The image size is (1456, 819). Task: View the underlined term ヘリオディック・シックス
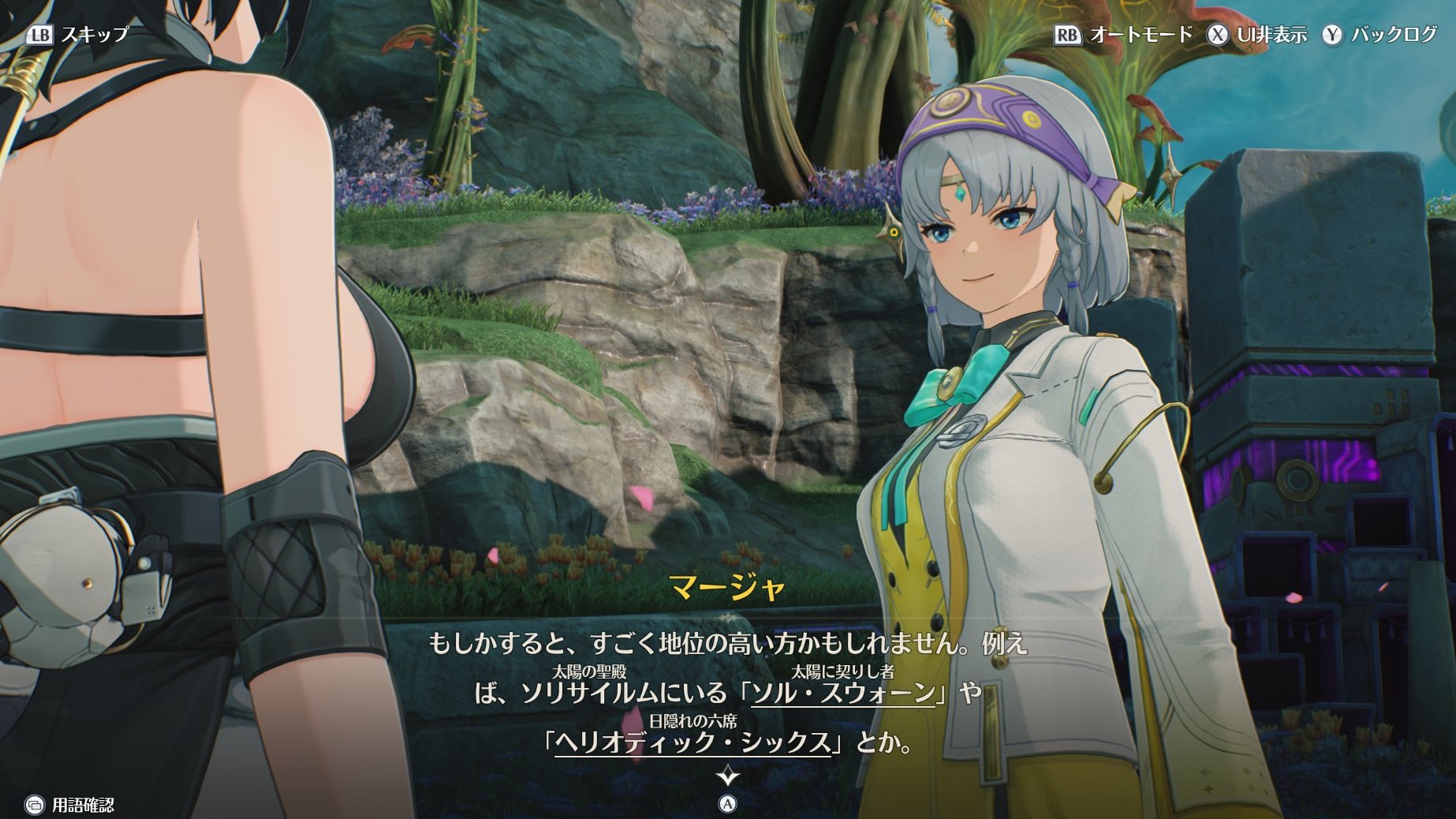(693, 742)
